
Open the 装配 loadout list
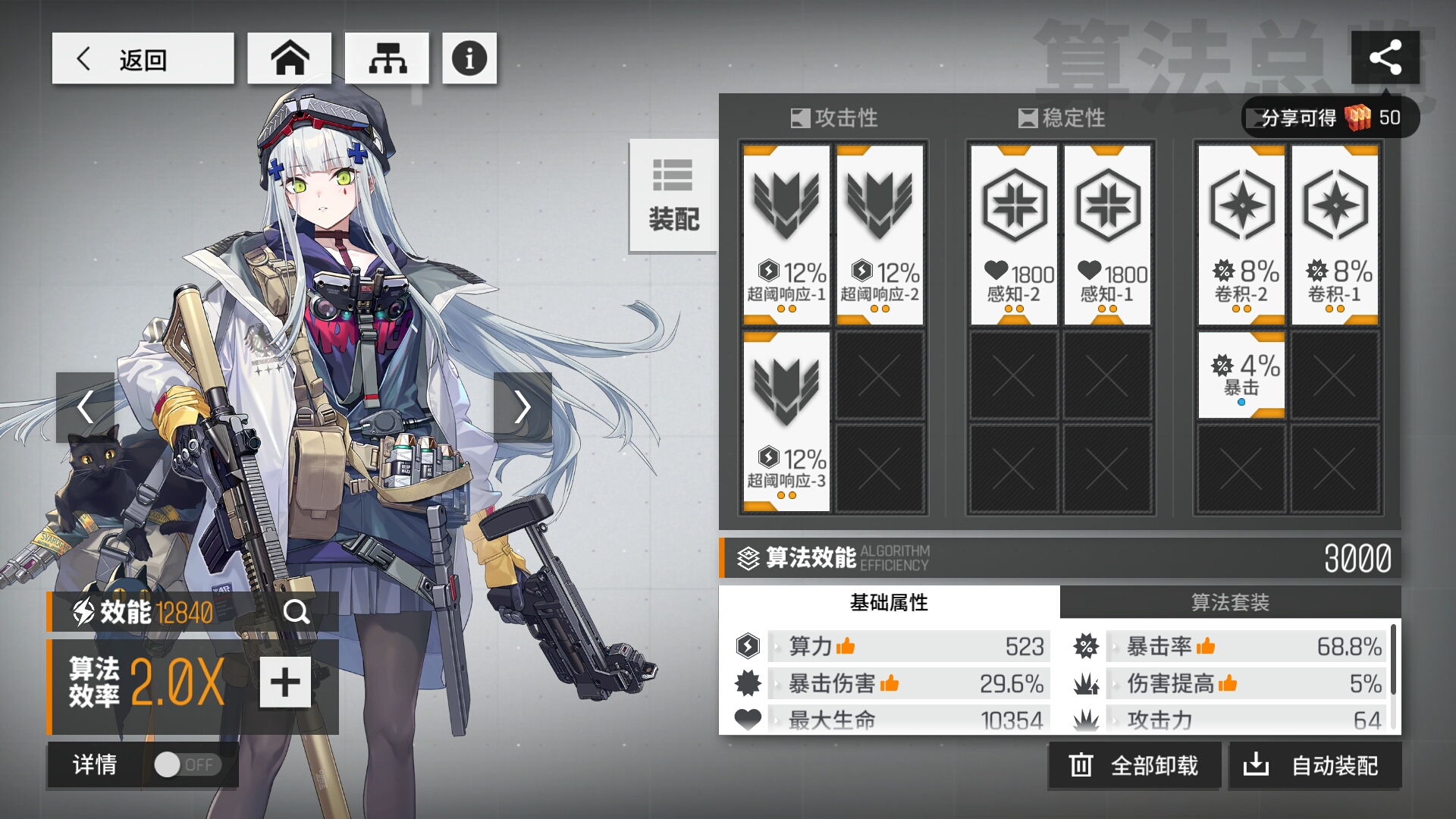(x=673, y=196)
